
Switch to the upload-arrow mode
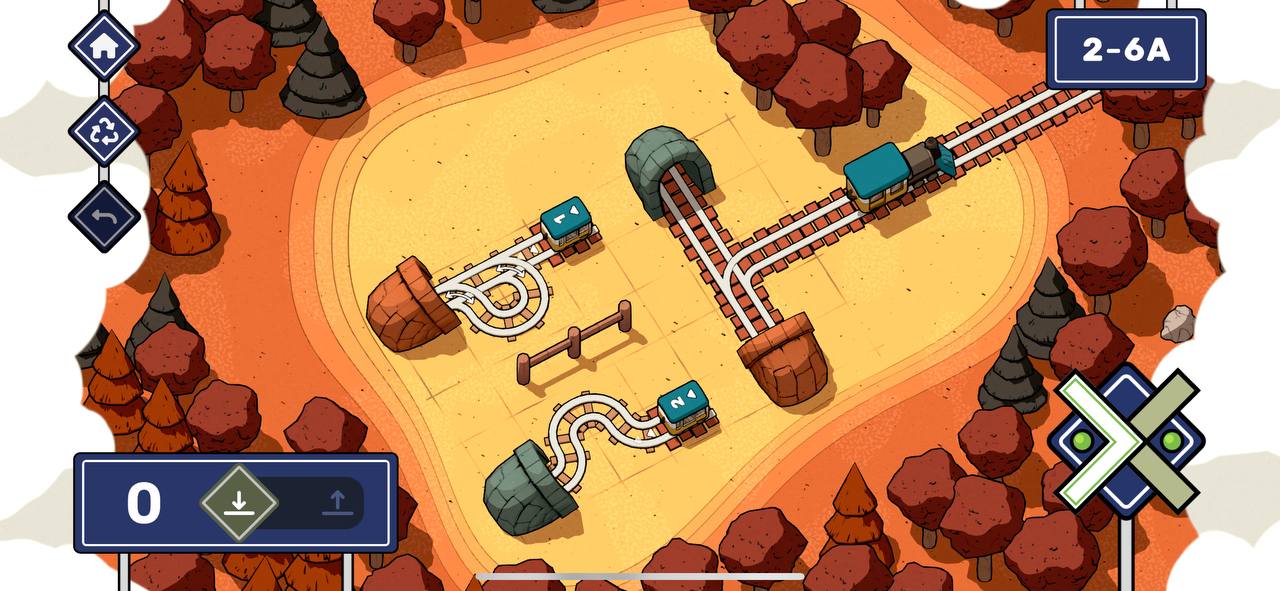(337, 502)
